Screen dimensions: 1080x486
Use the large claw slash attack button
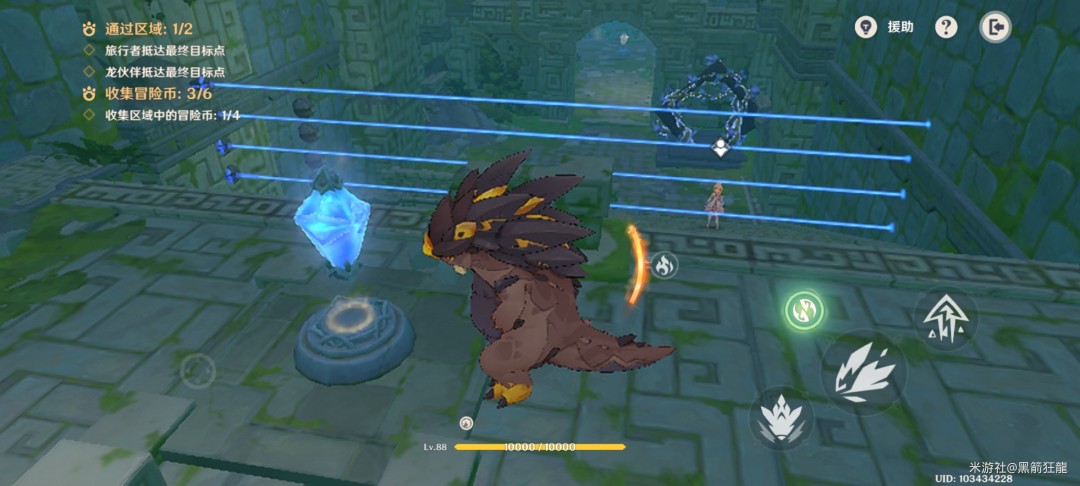click(x=864, y=373)
